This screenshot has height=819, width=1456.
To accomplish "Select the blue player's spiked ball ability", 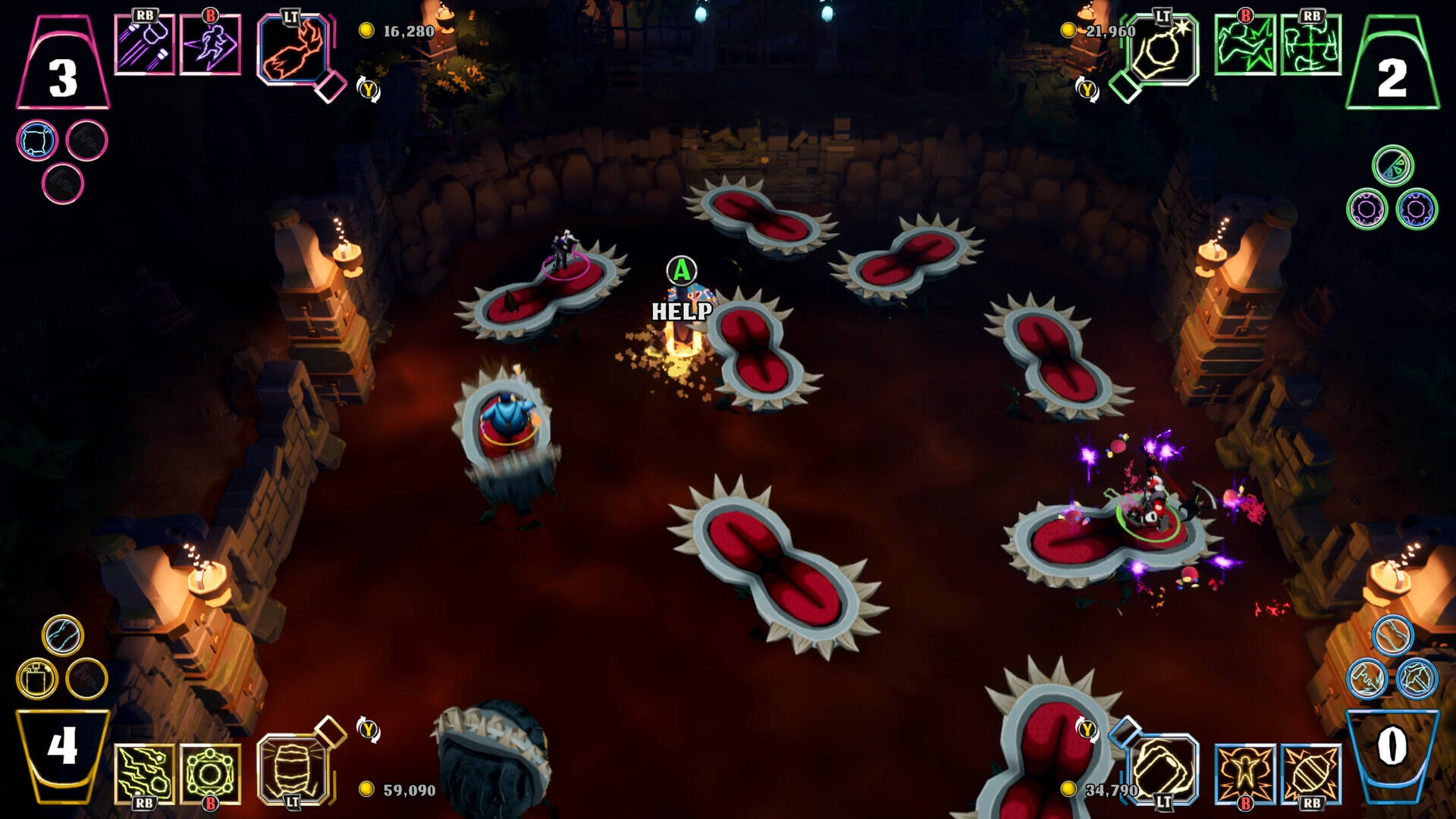I will [x=1310, y=773].
